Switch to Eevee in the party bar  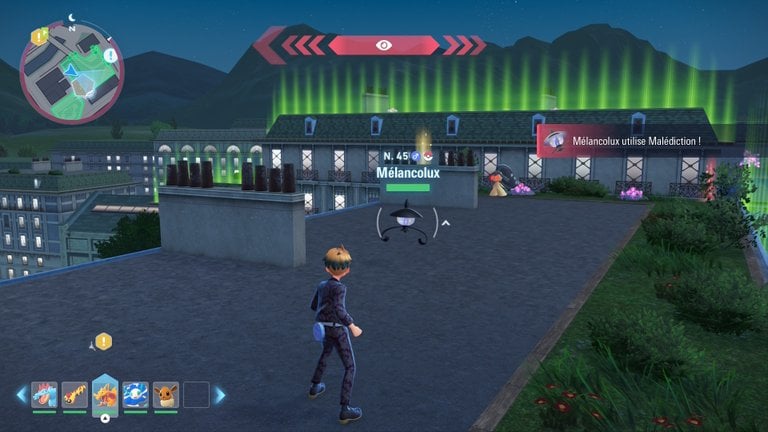pyautogui.click(x=166, y=394)
